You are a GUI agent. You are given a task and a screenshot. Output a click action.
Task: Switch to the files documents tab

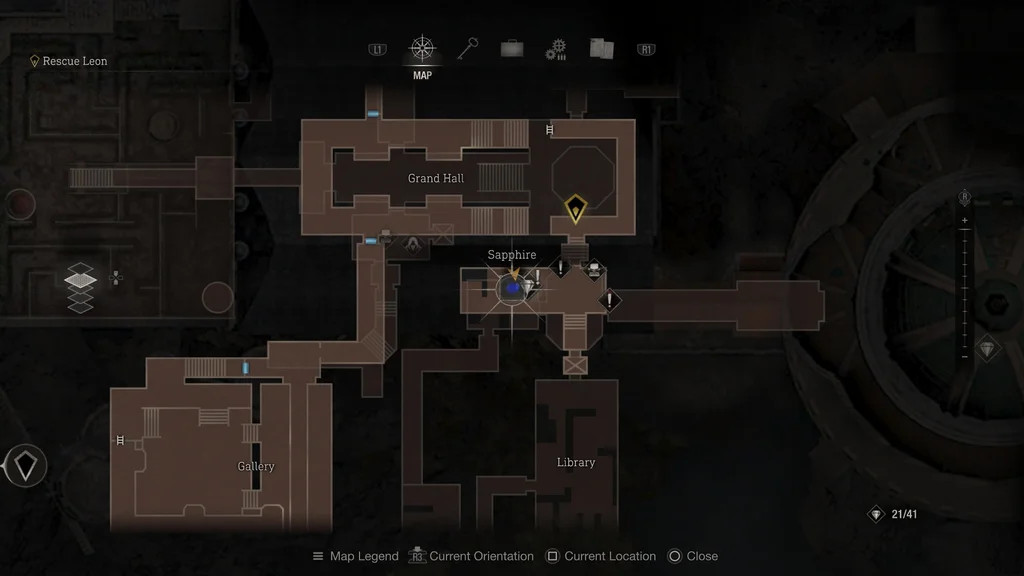(601, 49)
